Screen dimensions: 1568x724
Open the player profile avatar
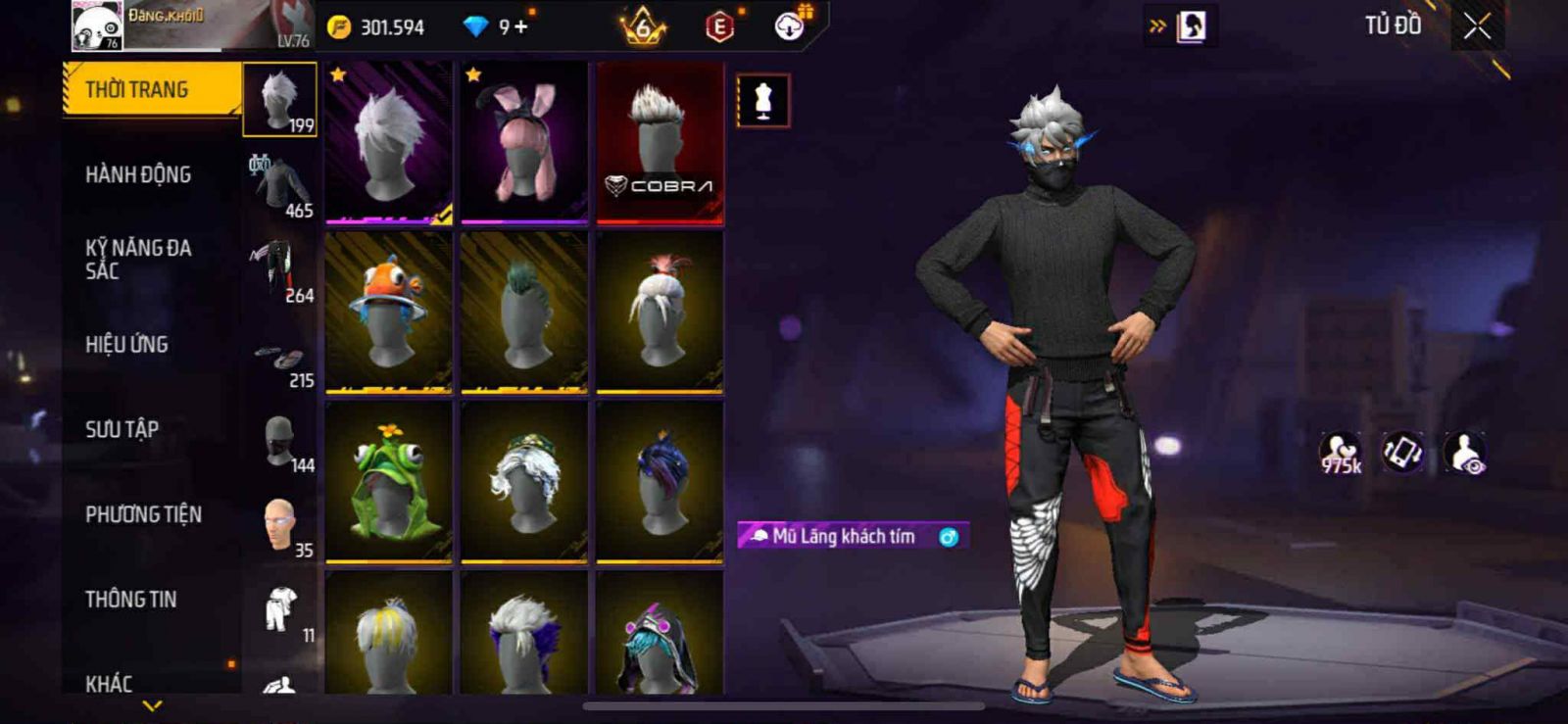pos(97,25)
